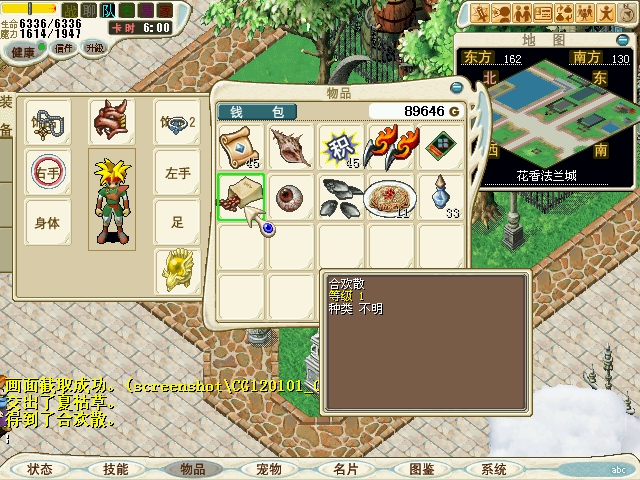The image size is (640, 480).
Task: Open the 系统 system menu
Action: tap(495, 469)
